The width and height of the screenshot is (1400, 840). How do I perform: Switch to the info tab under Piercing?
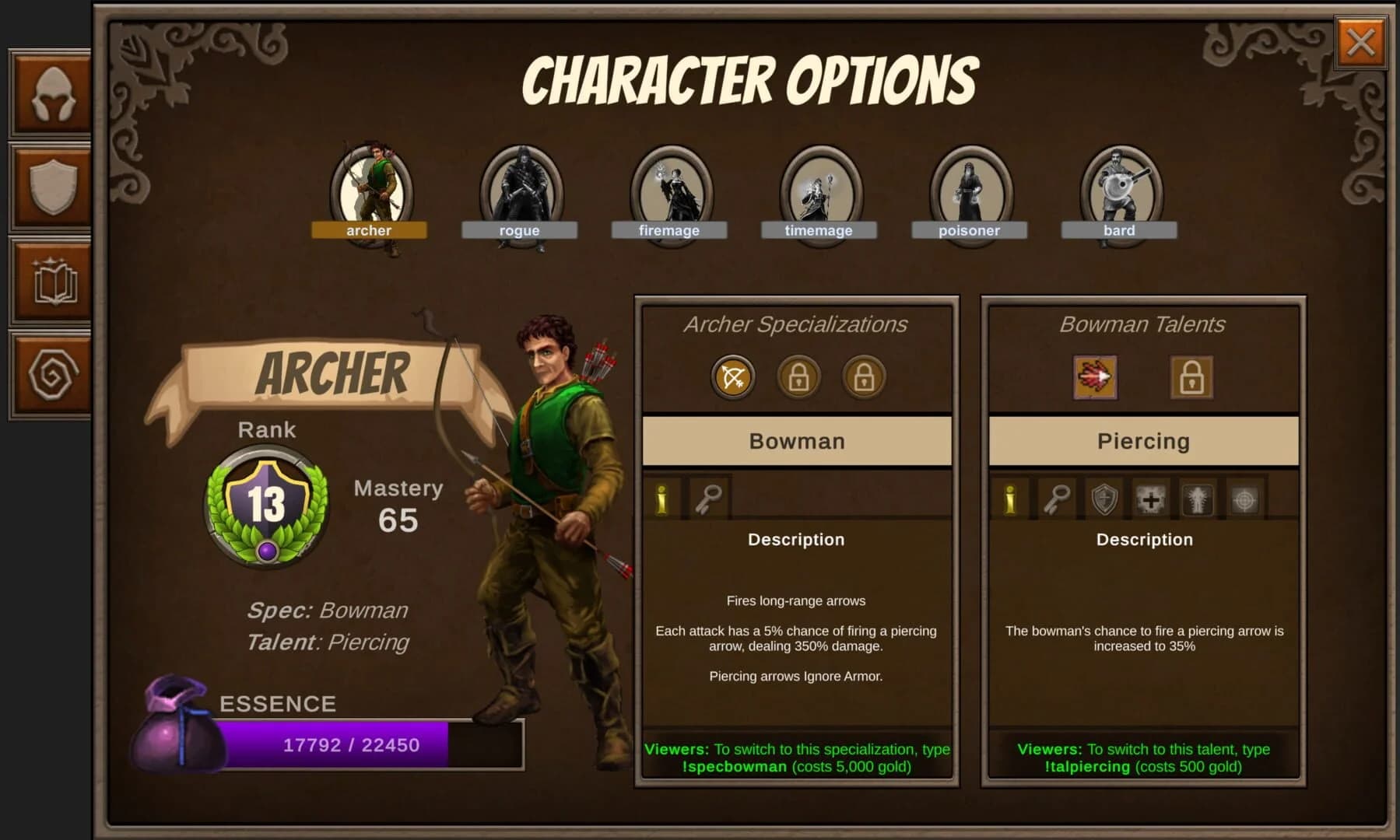(1009, 498)
